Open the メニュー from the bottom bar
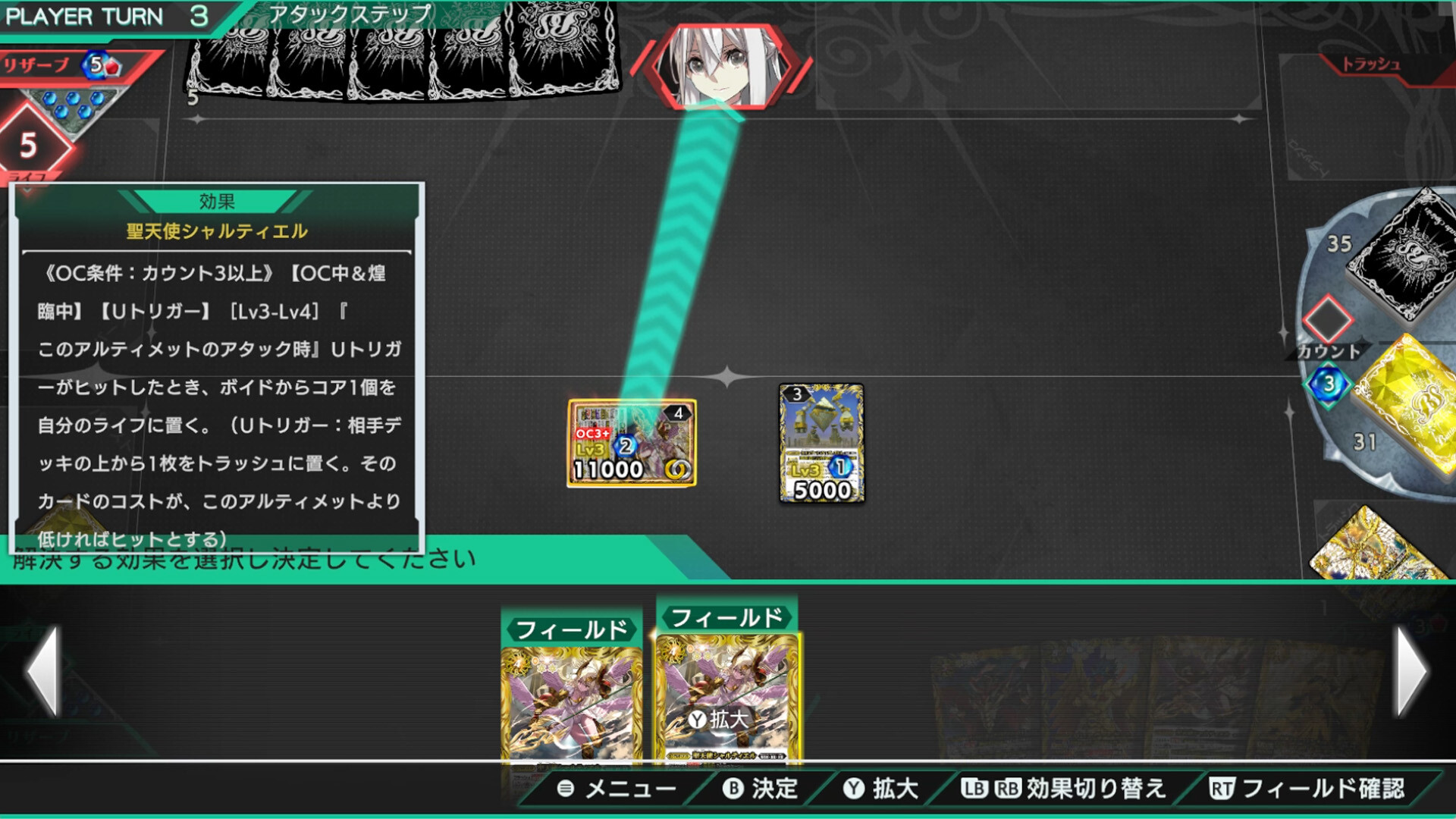Image resolution: width=1456 pixels, height=819 pixels. (622, 789)
